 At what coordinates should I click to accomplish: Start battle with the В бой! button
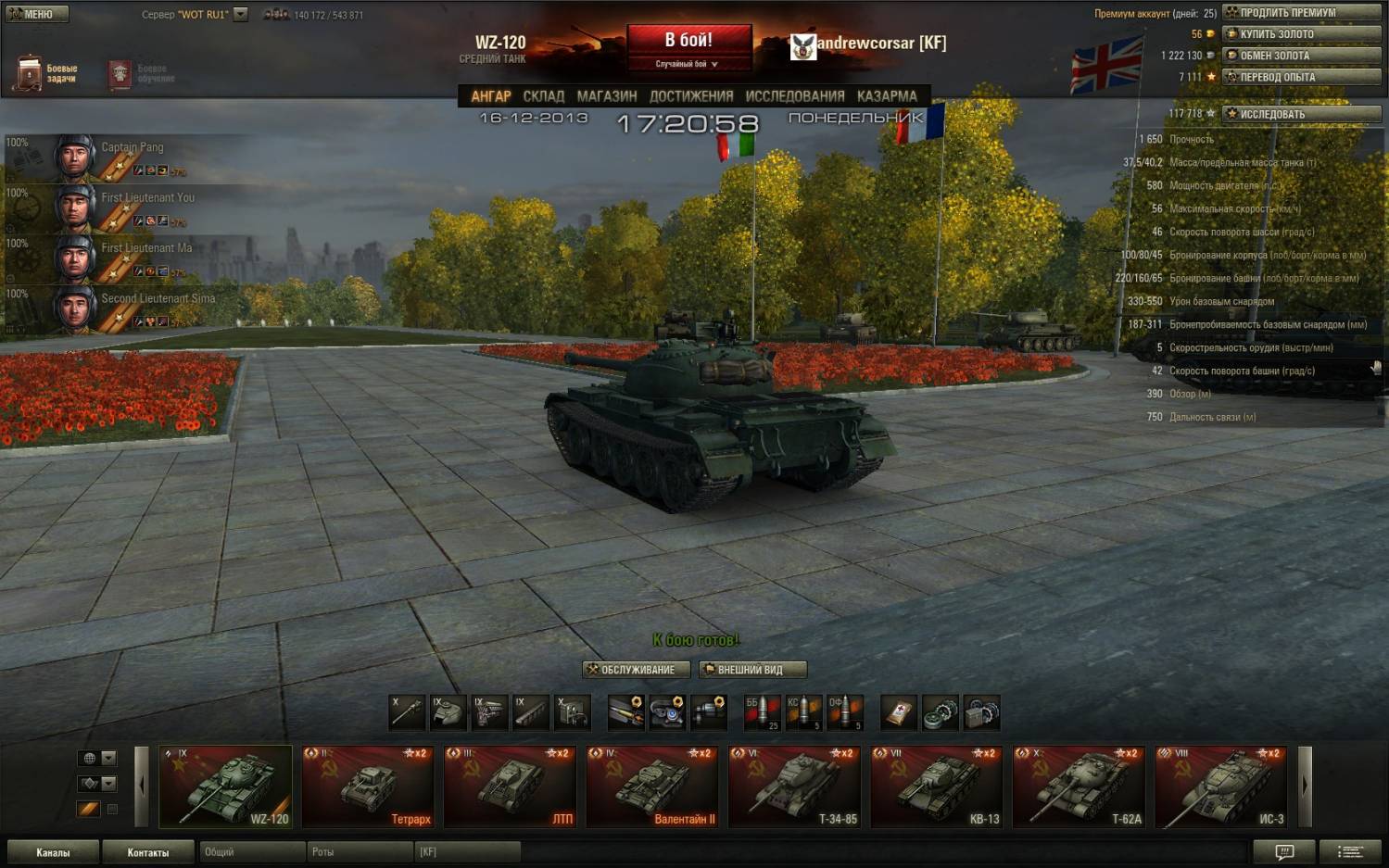(x=688, y=42)
